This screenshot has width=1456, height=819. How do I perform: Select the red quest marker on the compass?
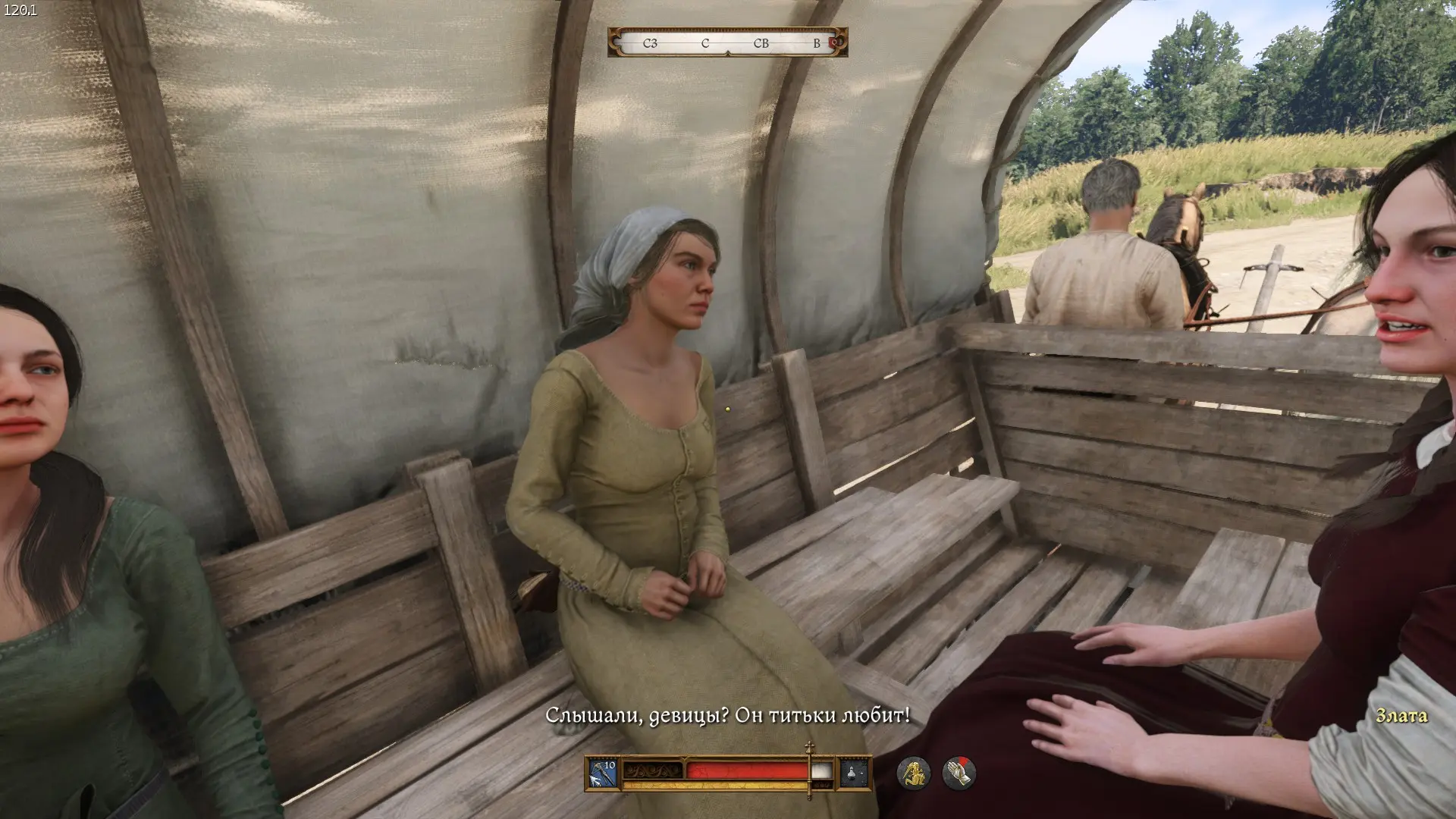coord(833,43)
